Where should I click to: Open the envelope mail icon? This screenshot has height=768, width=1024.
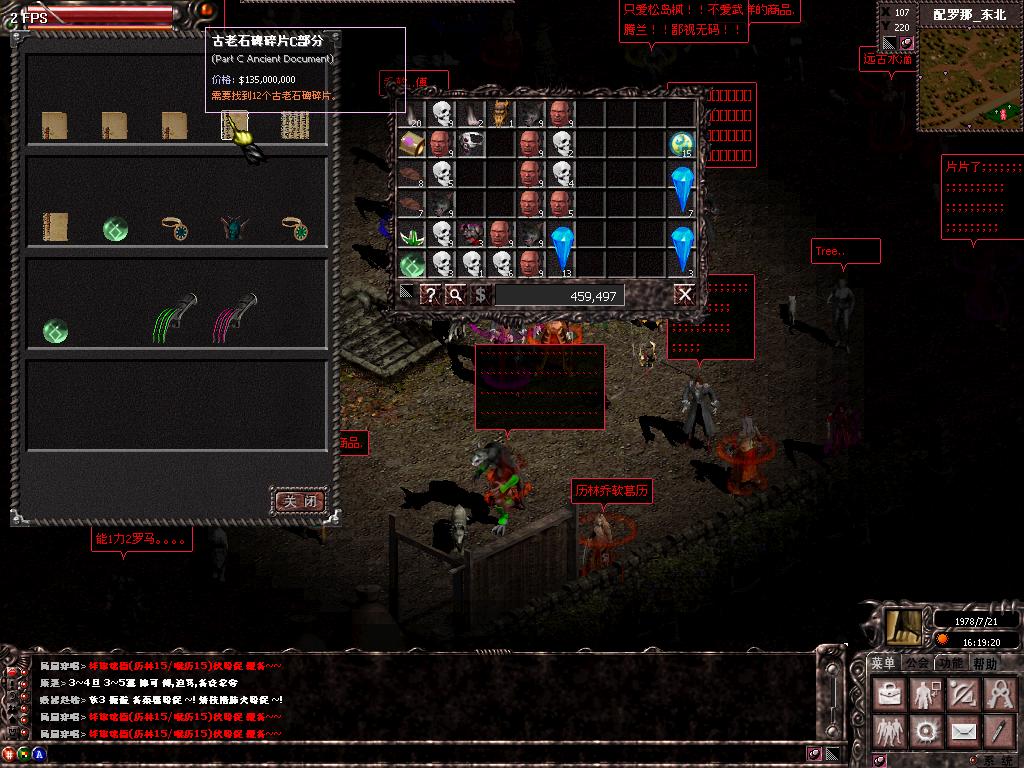click(x=962, y=732)
